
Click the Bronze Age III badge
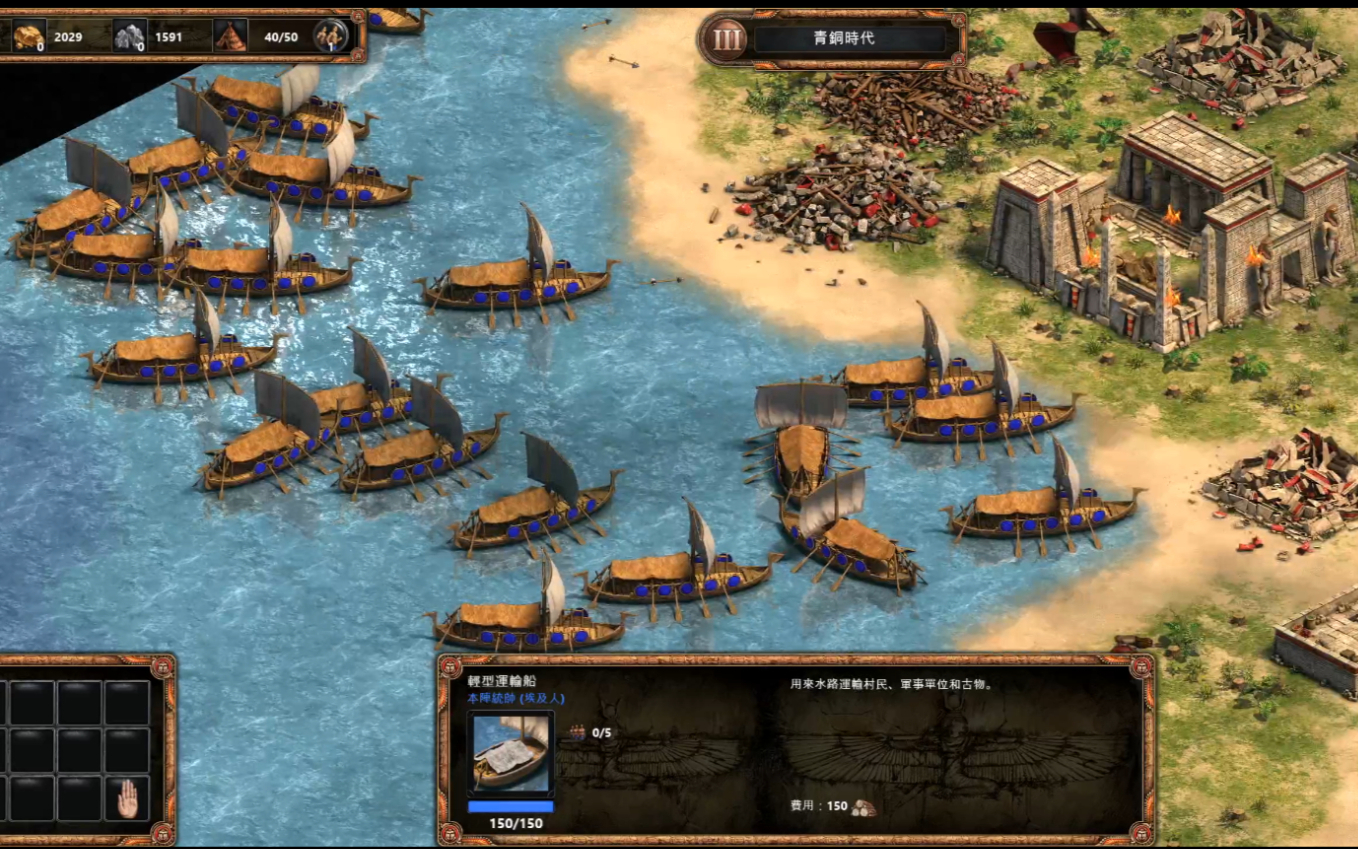pos(728,39)
